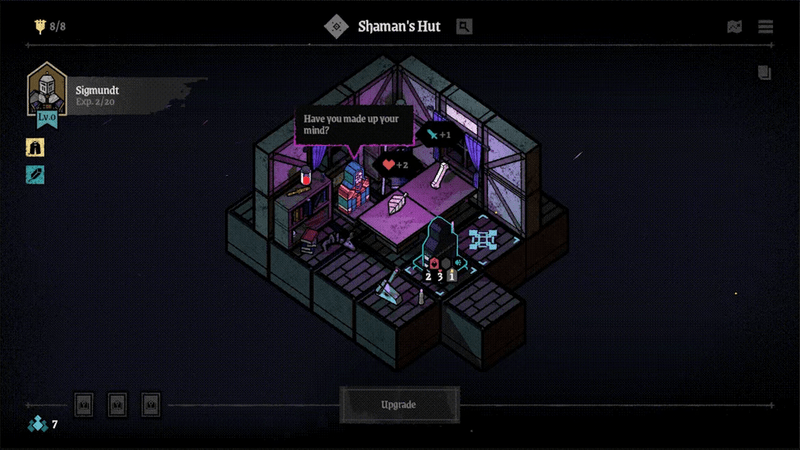
Task: Click the yellow armor trait icon
Action: click(35, 147)
